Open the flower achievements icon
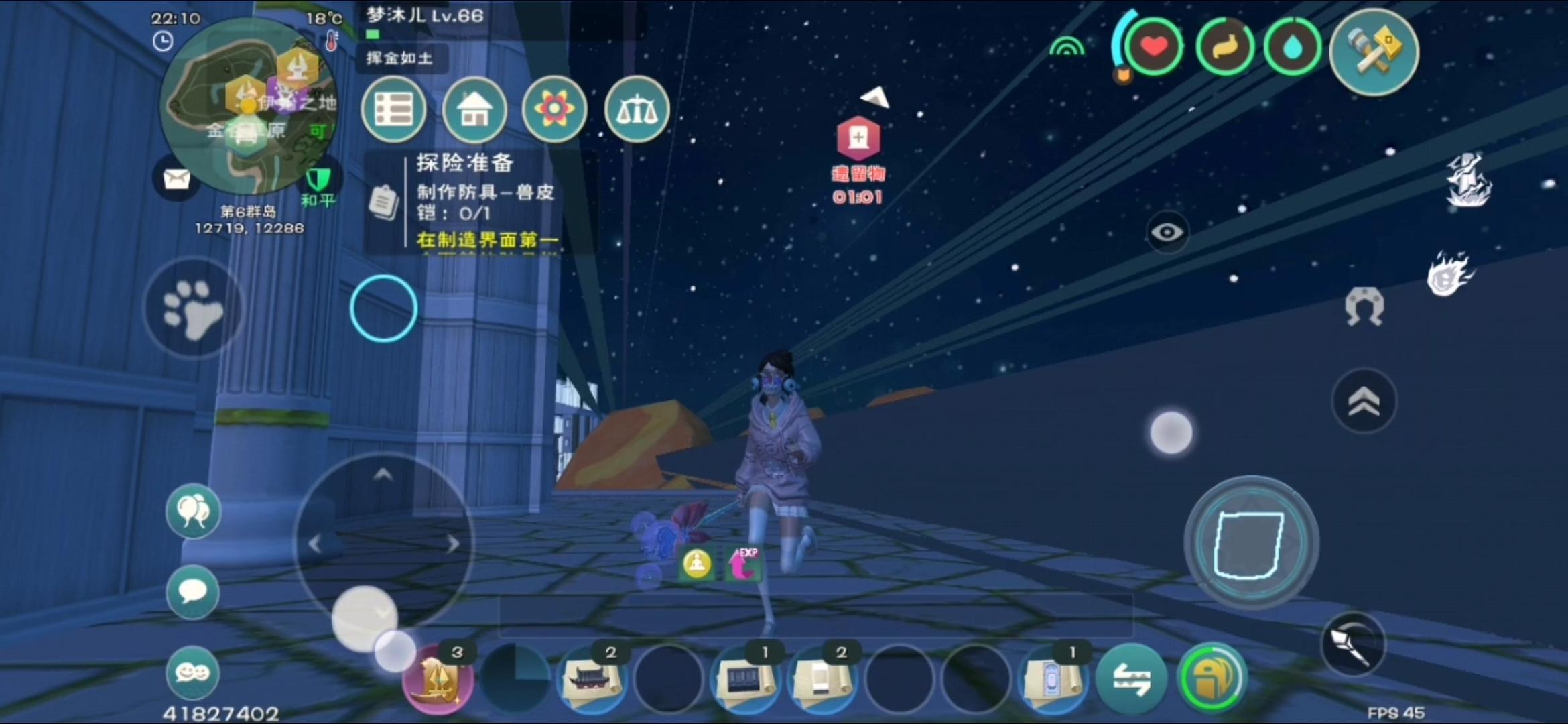This screenshot has width=1568, height=724. (x=555, y=111)
